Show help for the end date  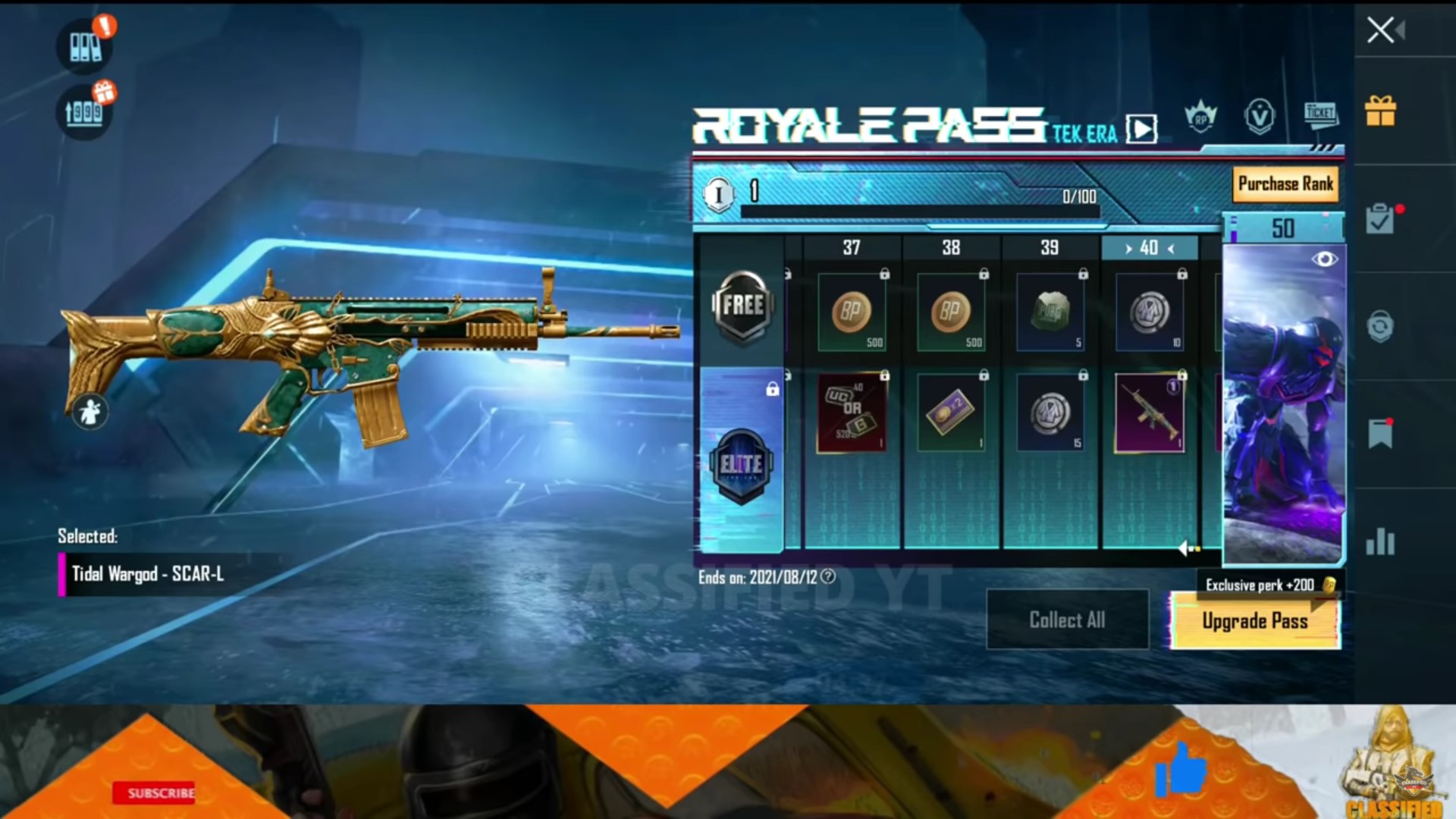828,577
